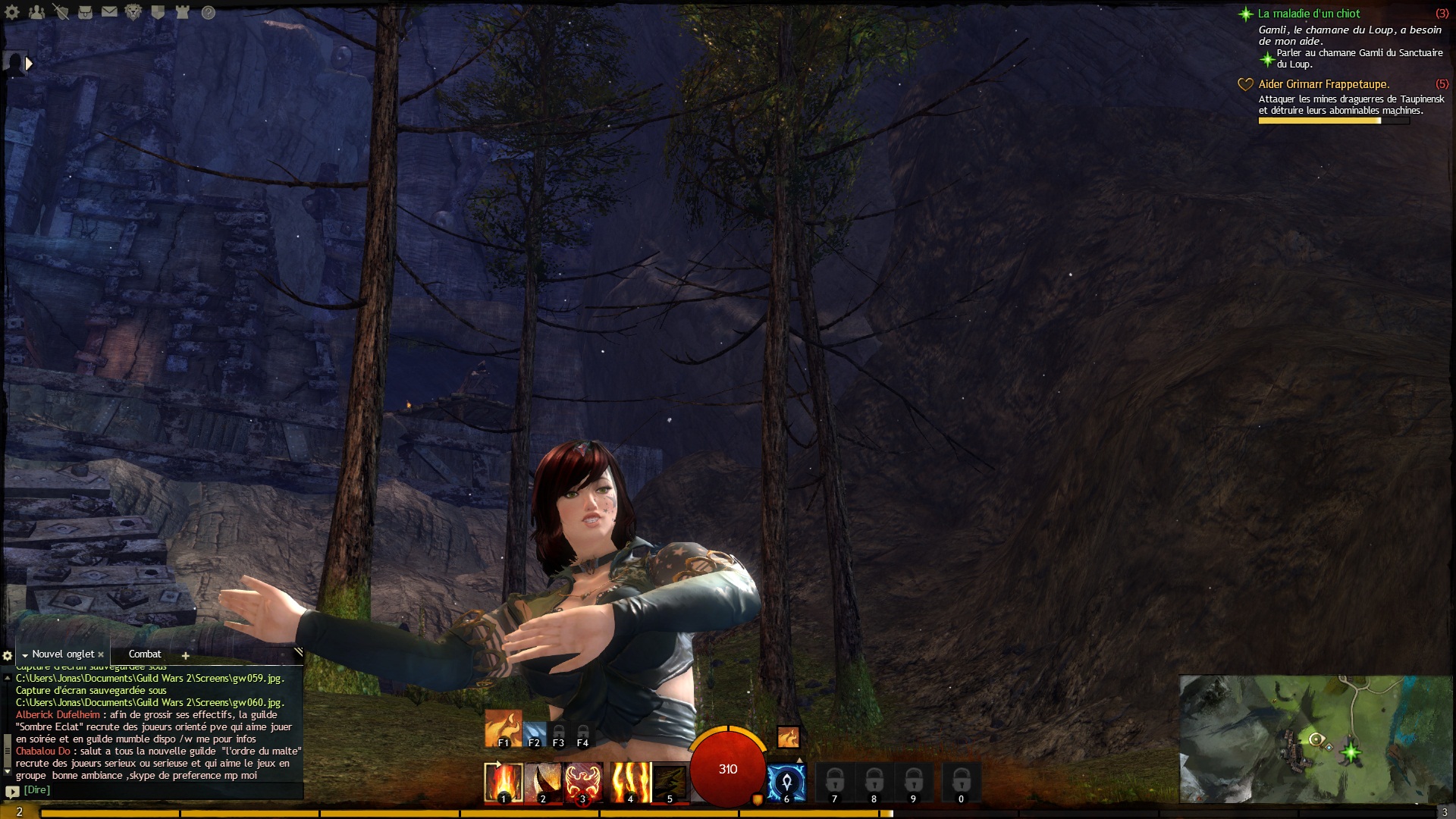The width and height of the screenshot is (1456, 819).
Task: Open the hero sword-and-shield panel
Action: click(x=61, y=12)
